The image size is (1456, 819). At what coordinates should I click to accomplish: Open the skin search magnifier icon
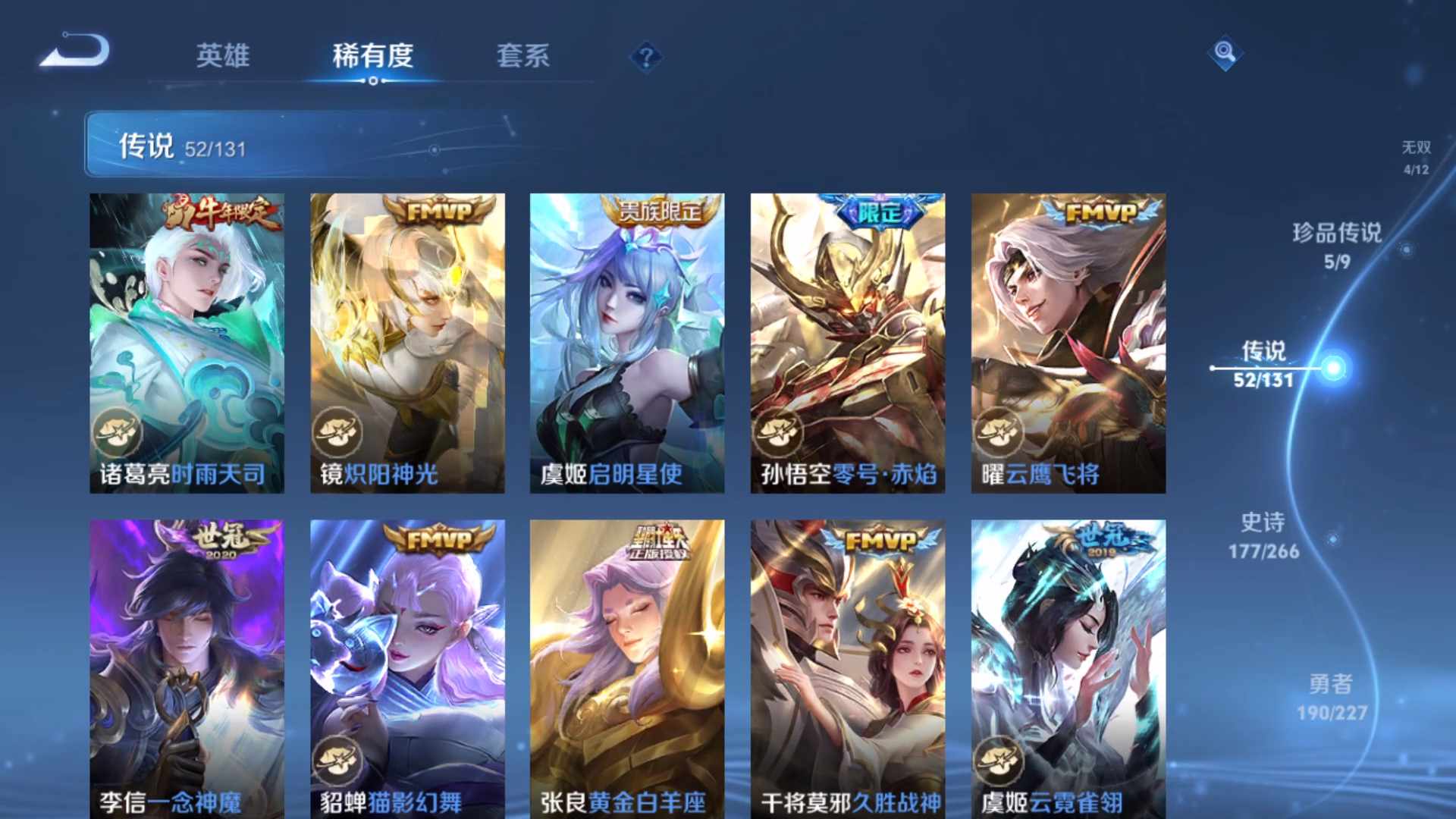pos(1225,53)
